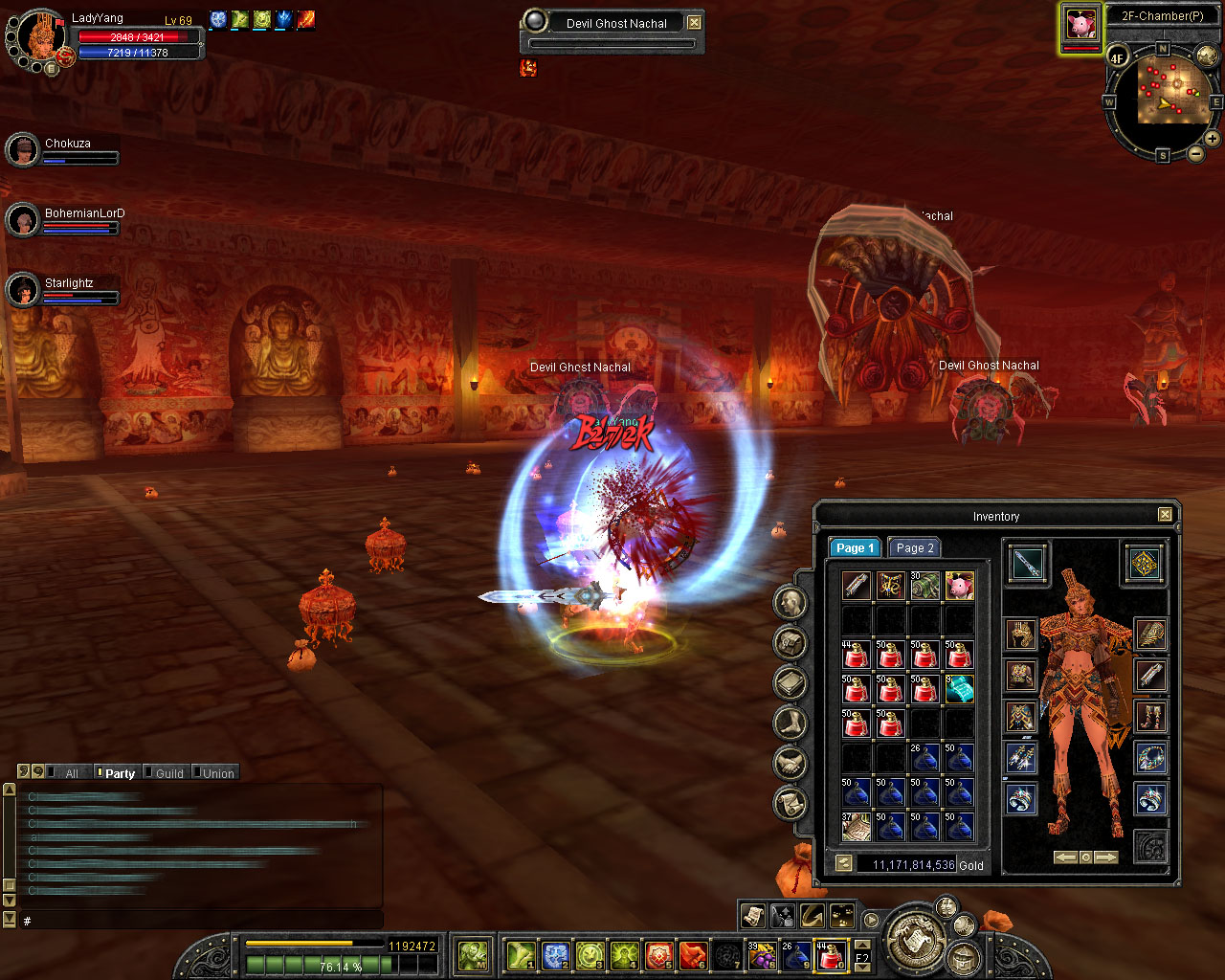The height and width of the screenshot is (980, 1225).
Task: Close the Devil Ghost Nachal target frame
Action: [695, 23]
